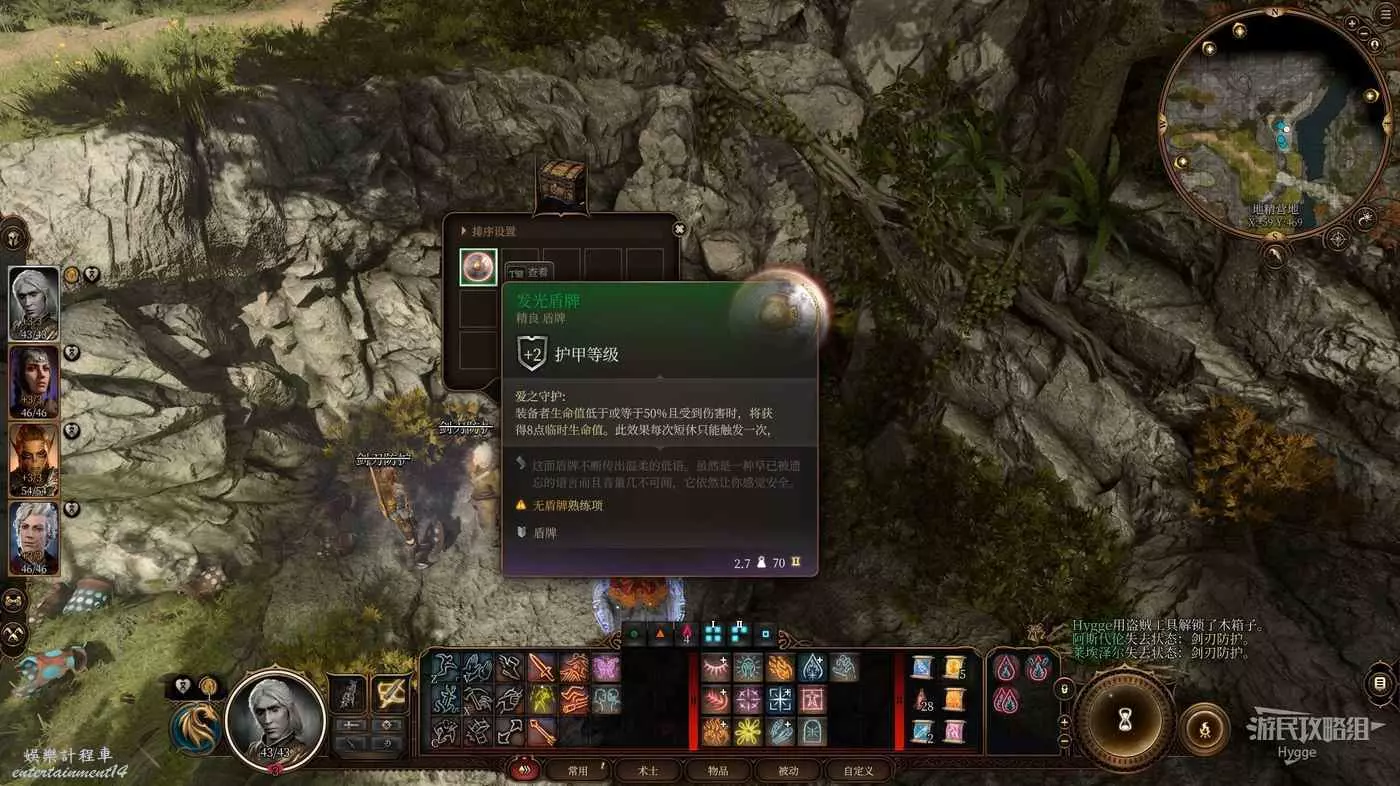This screenshot has height=786, width=1400.
Task: Open the 物品 hotbar tab
Action: coord(718,770)
